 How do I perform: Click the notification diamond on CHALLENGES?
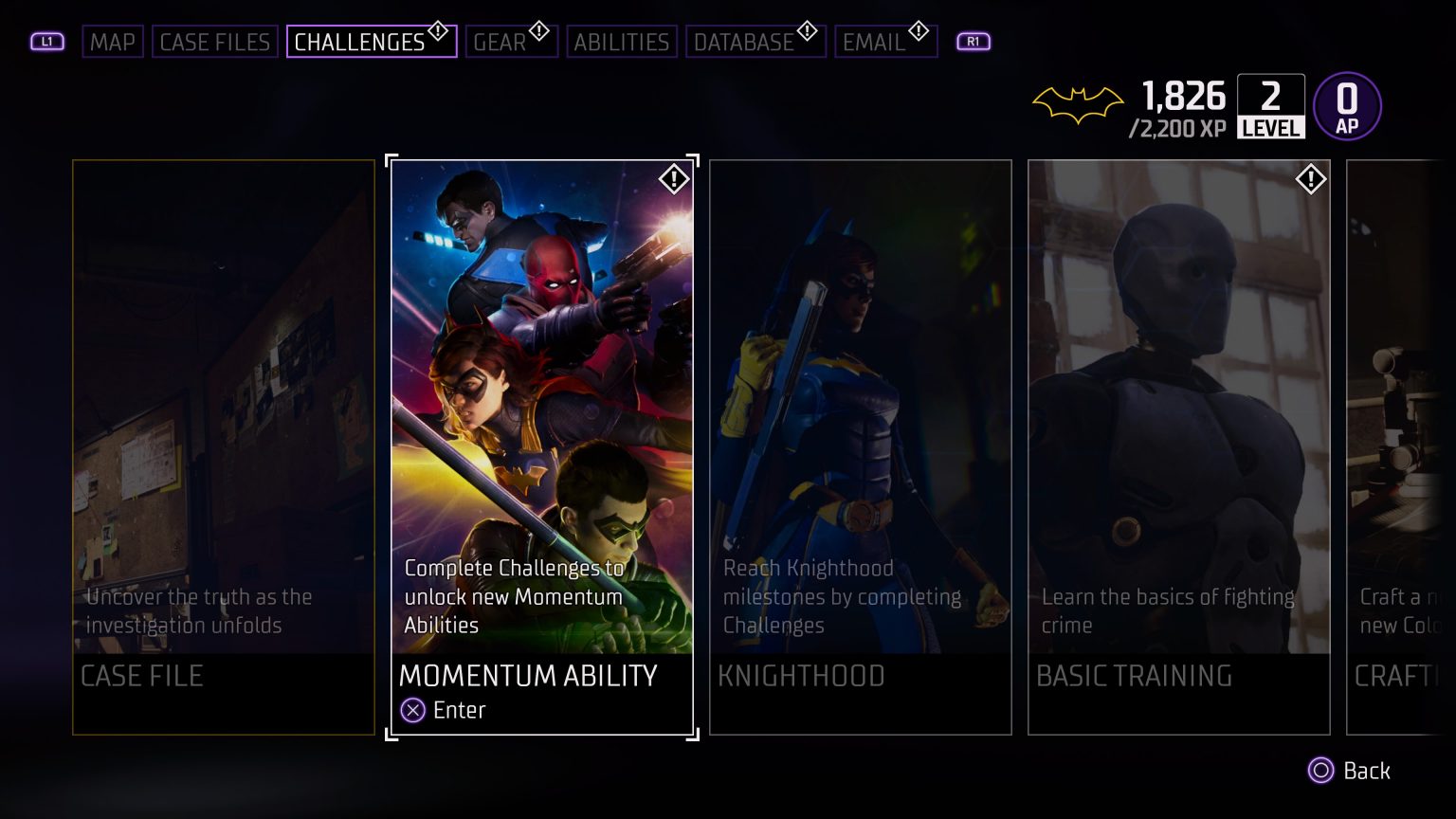pyautogui.click(x=437, y=30)
